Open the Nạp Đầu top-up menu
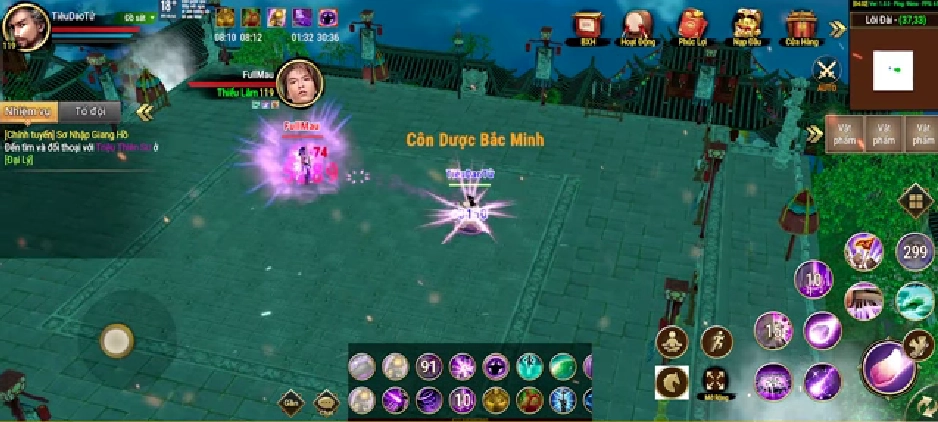Viewport: 938px width, 422px height. (745, 26)
